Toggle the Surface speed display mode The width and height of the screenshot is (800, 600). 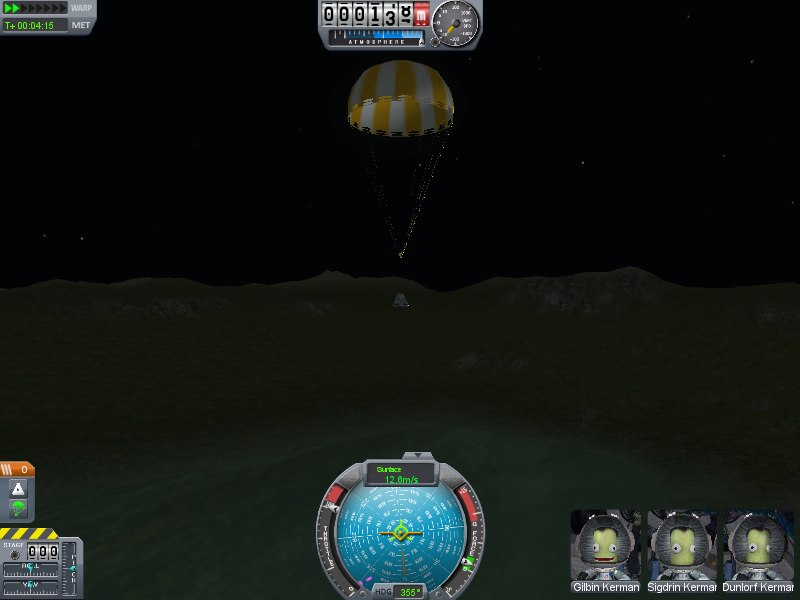[x=401, y=472]
